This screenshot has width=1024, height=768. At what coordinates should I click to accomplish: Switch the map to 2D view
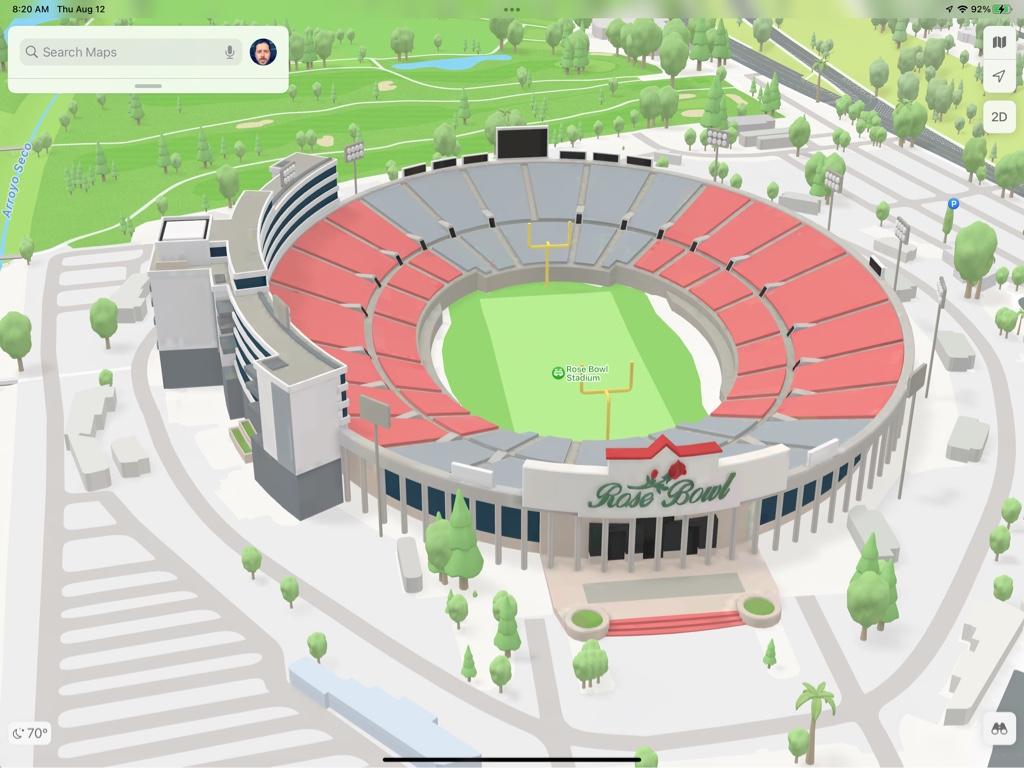[x=999, y=116]
